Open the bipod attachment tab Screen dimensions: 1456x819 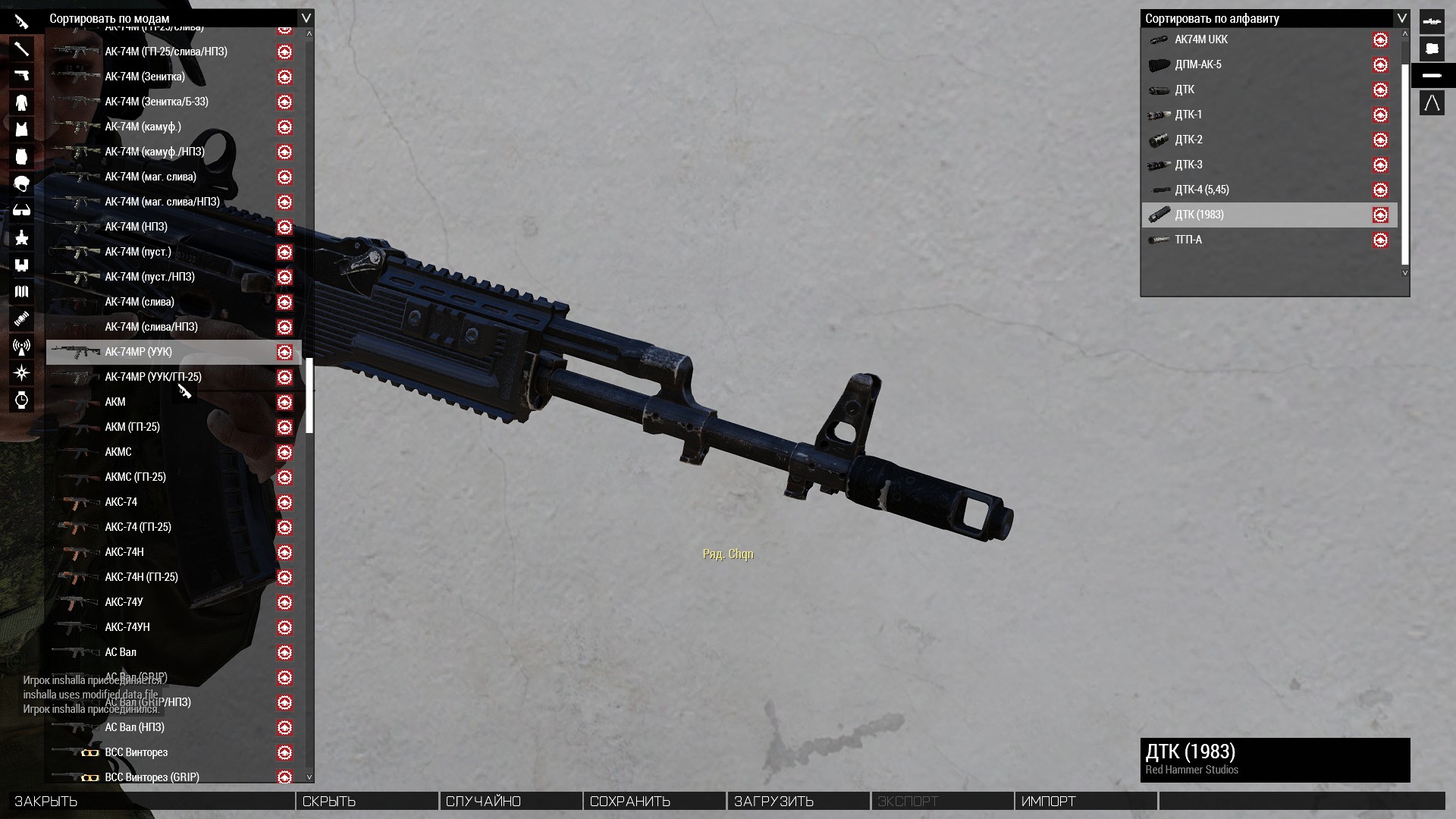1432,102
